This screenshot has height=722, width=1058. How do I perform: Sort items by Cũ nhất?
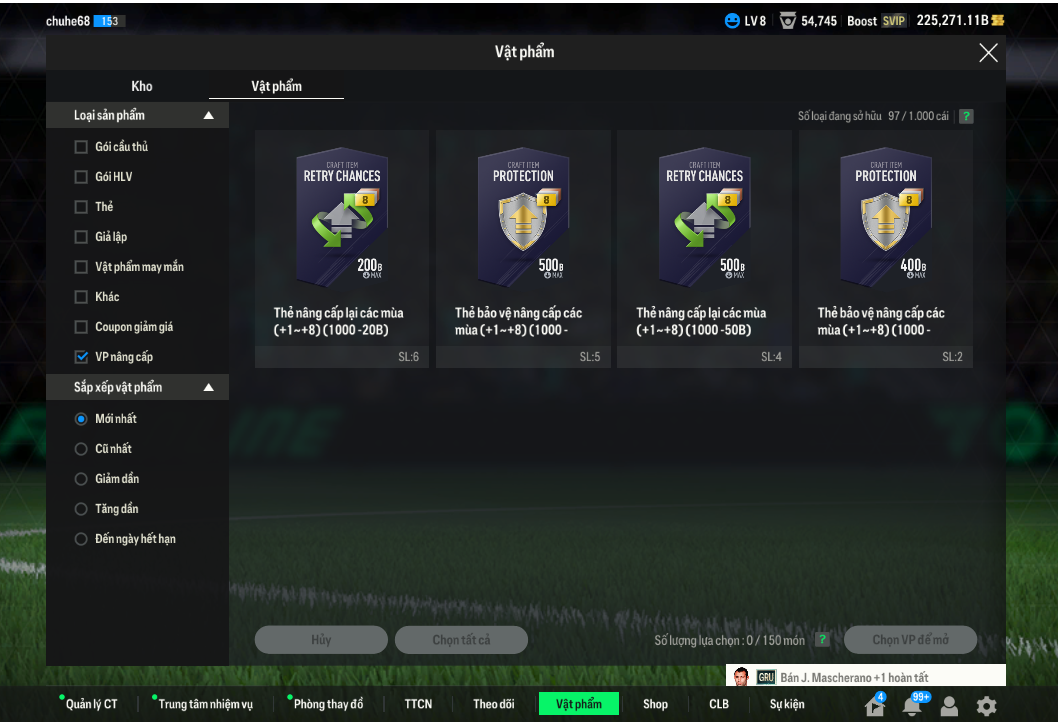point(81,449)
